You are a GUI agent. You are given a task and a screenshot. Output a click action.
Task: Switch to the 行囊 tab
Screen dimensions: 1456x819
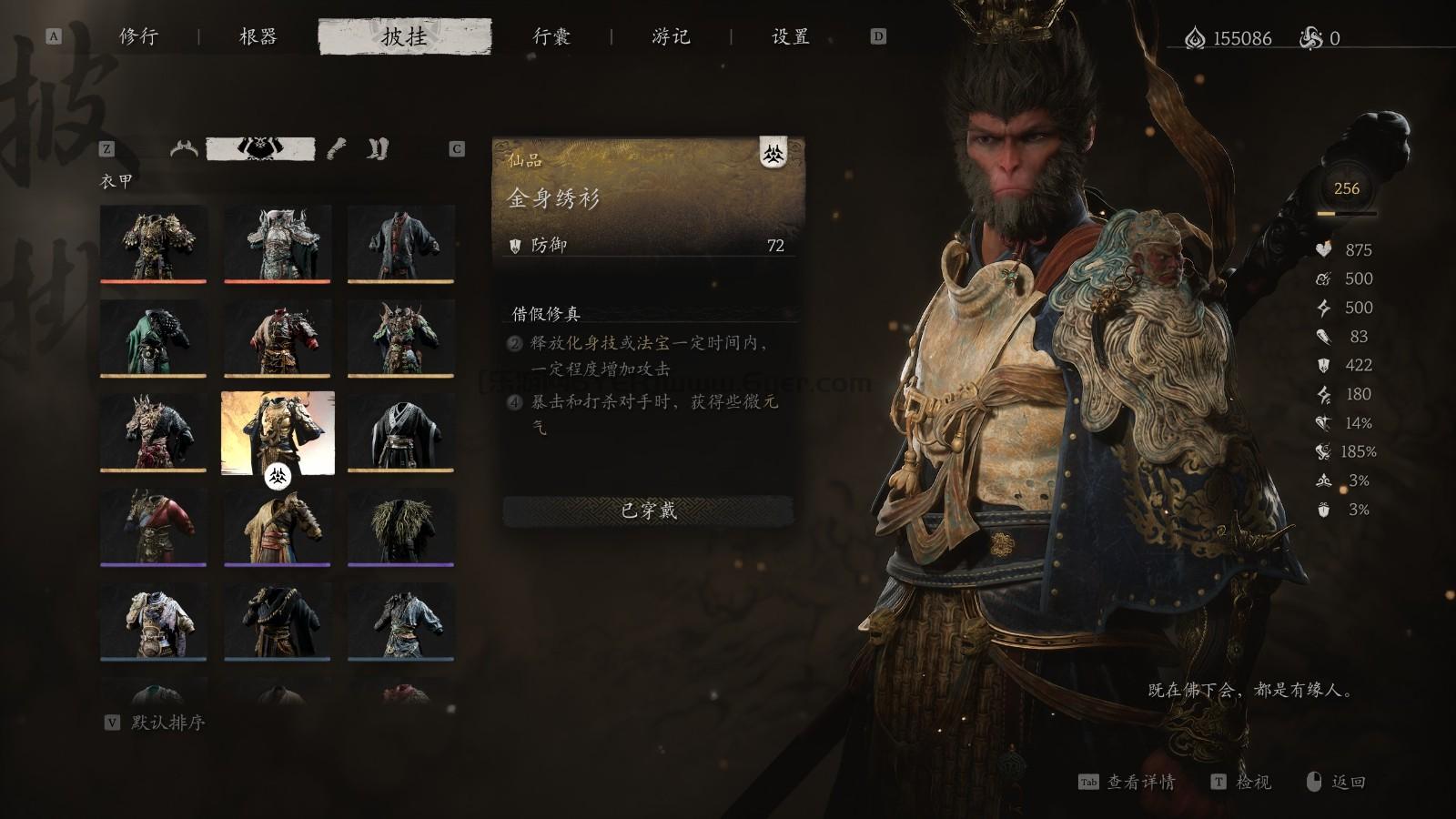coord(553,38)
